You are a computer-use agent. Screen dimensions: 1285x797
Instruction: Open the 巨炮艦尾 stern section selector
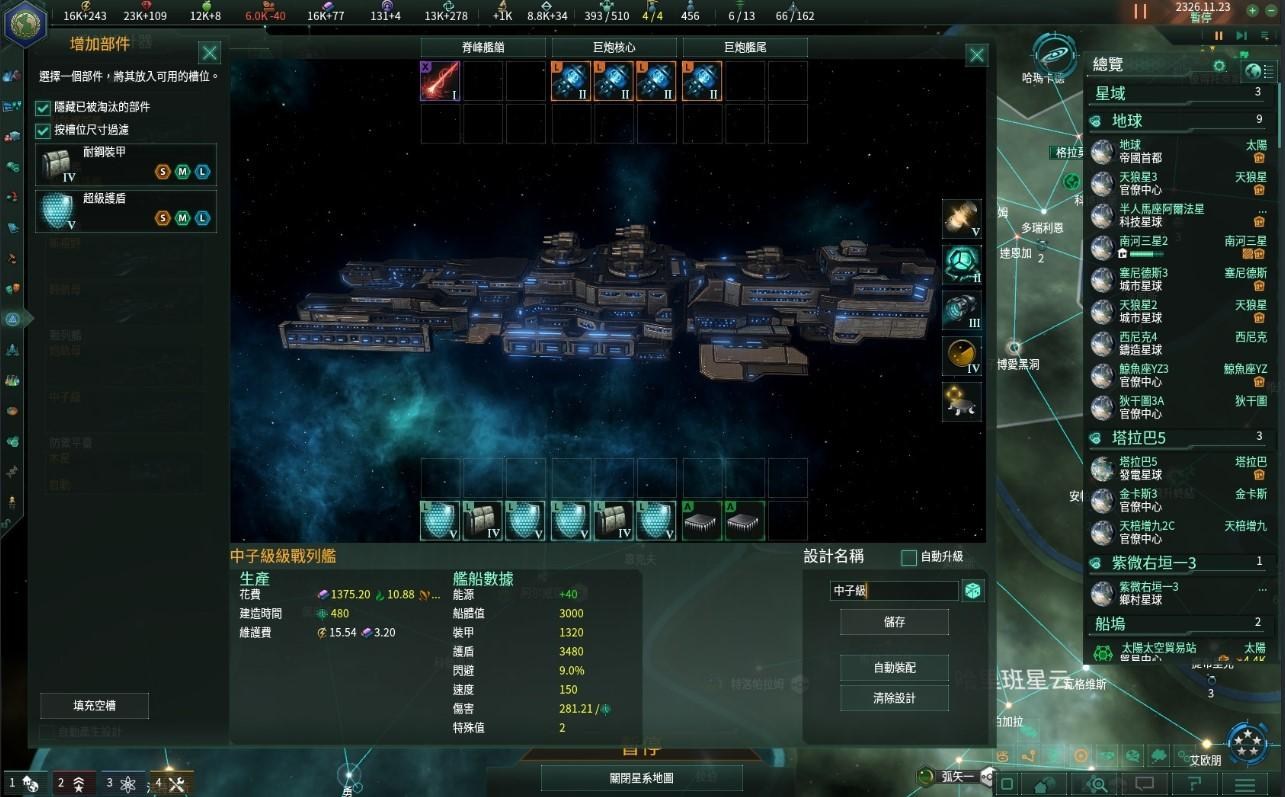(x=745, y=47)
